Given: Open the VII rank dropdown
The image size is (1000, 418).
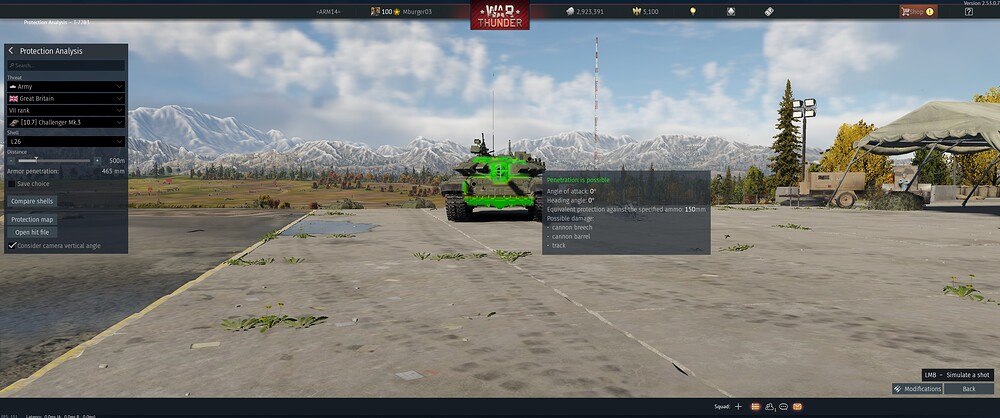Looking at the screenshot, I should click(66, 110).
